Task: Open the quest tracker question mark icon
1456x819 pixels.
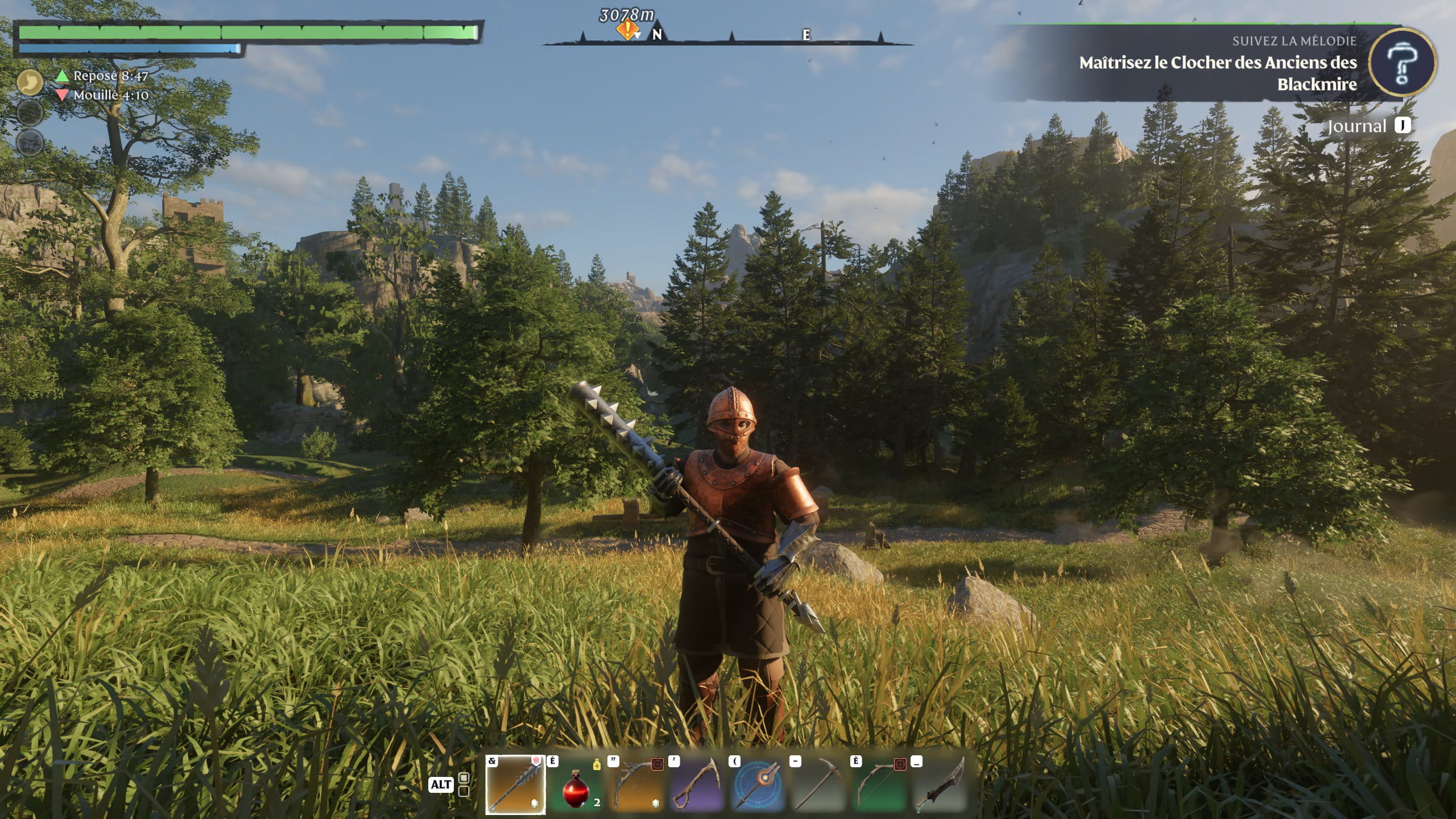Action: click(1401, 63)
